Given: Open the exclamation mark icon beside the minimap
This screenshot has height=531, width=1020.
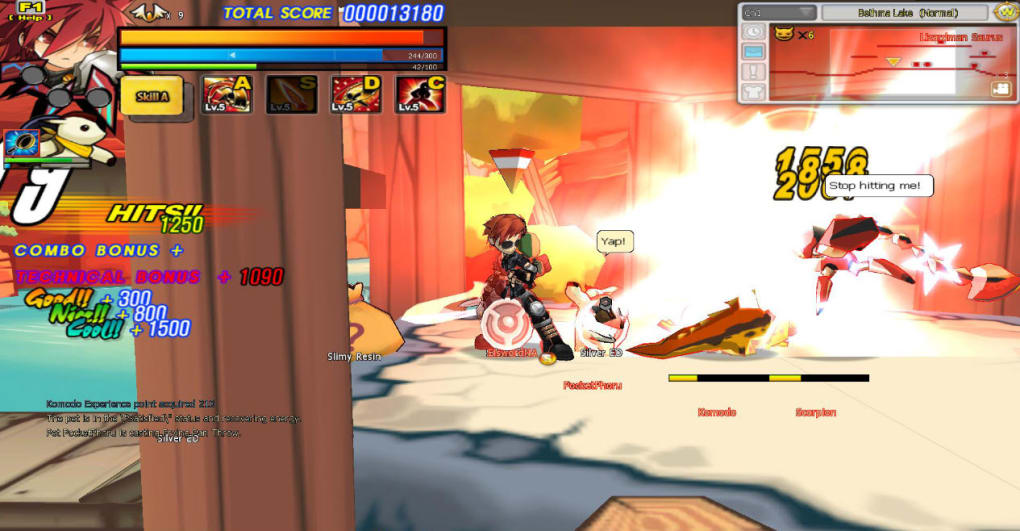Looking at the screenshot, I should [x=753, y=72].
